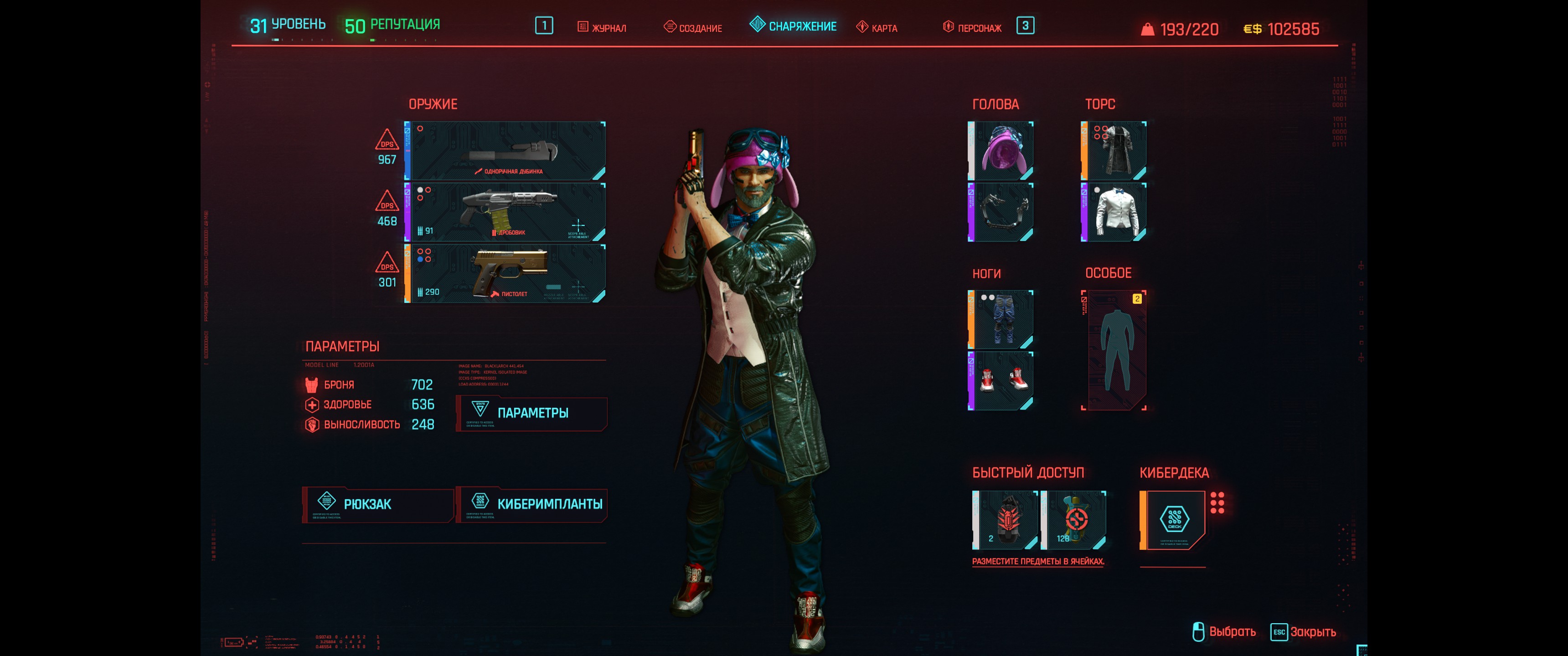Select the black face mask slot
This screenshot has height=656, width=1568.
coord(1001,212)
